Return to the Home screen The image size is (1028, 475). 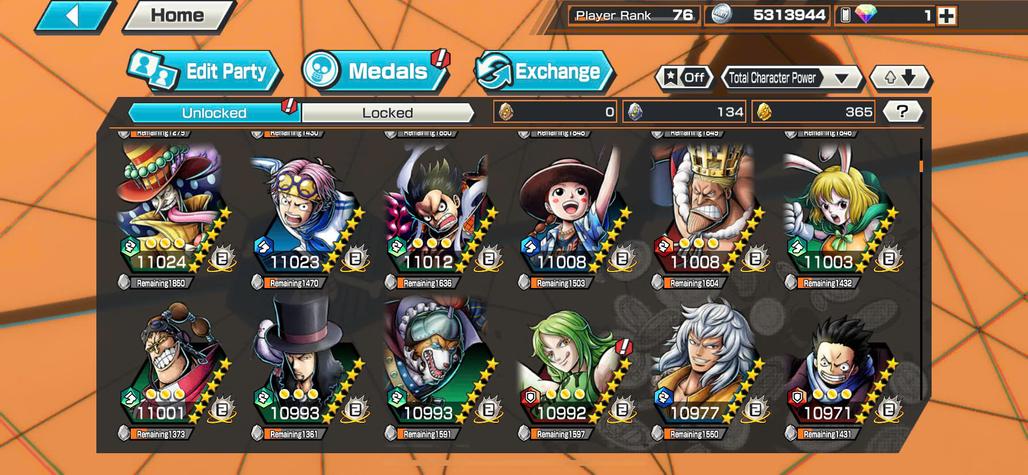[178, 16]
